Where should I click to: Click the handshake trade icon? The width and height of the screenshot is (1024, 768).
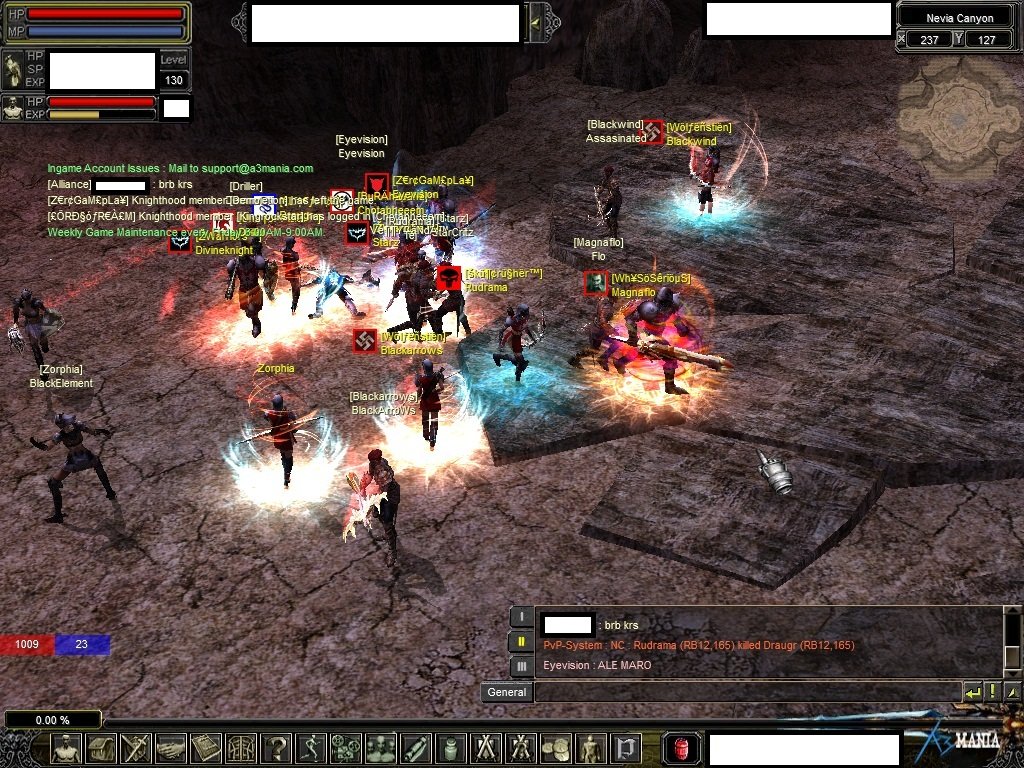(x=171, y=748)
